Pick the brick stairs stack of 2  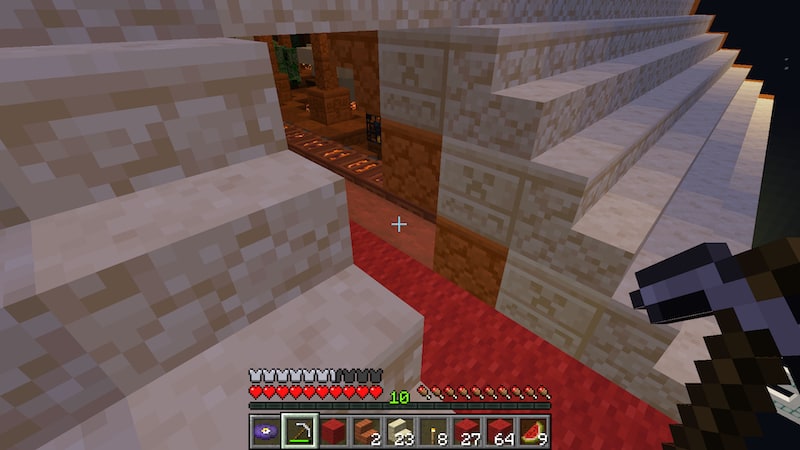point(366,431)
